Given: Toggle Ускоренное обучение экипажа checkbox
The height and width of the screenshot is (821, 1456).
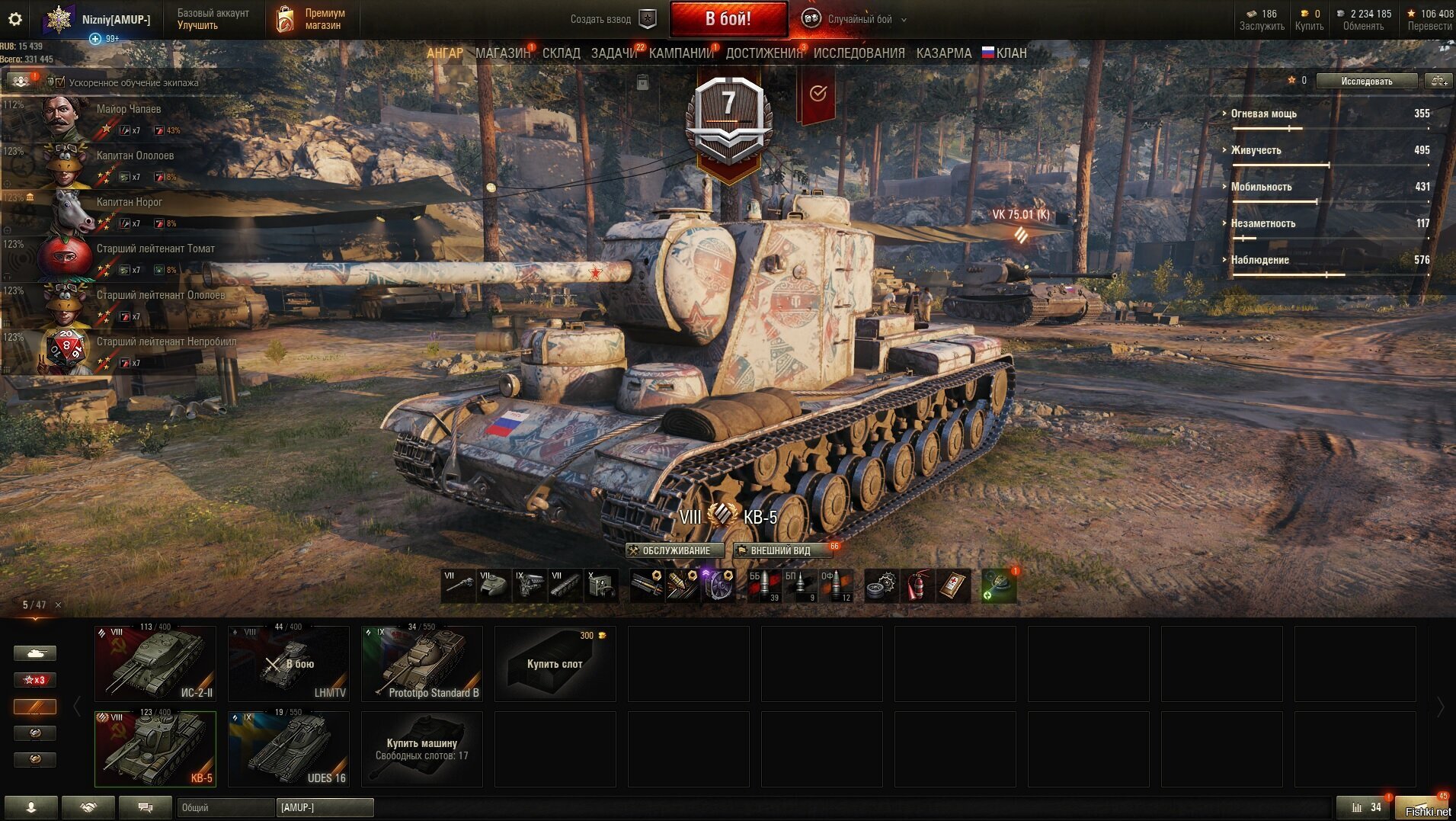Looking at the screenshot, I should (60, 82).
